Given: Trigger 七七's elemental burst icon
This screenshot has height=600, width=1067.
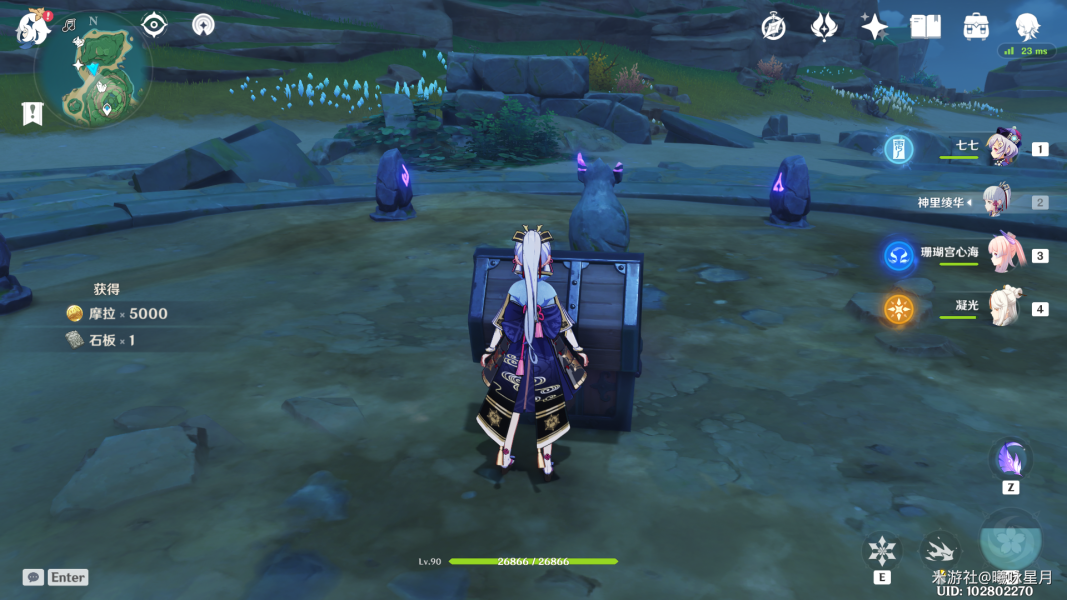Looking at the screenshot, I should 898,149.
